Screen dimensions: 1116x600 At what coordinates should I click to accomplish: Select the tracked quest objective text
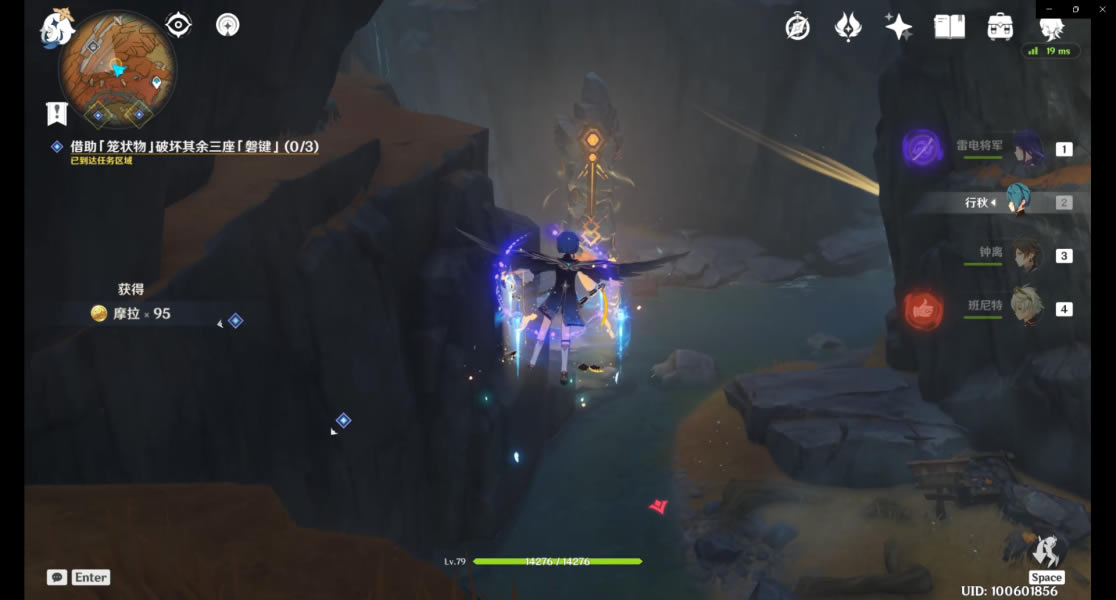pyautogui.click(x=194, y=147)
